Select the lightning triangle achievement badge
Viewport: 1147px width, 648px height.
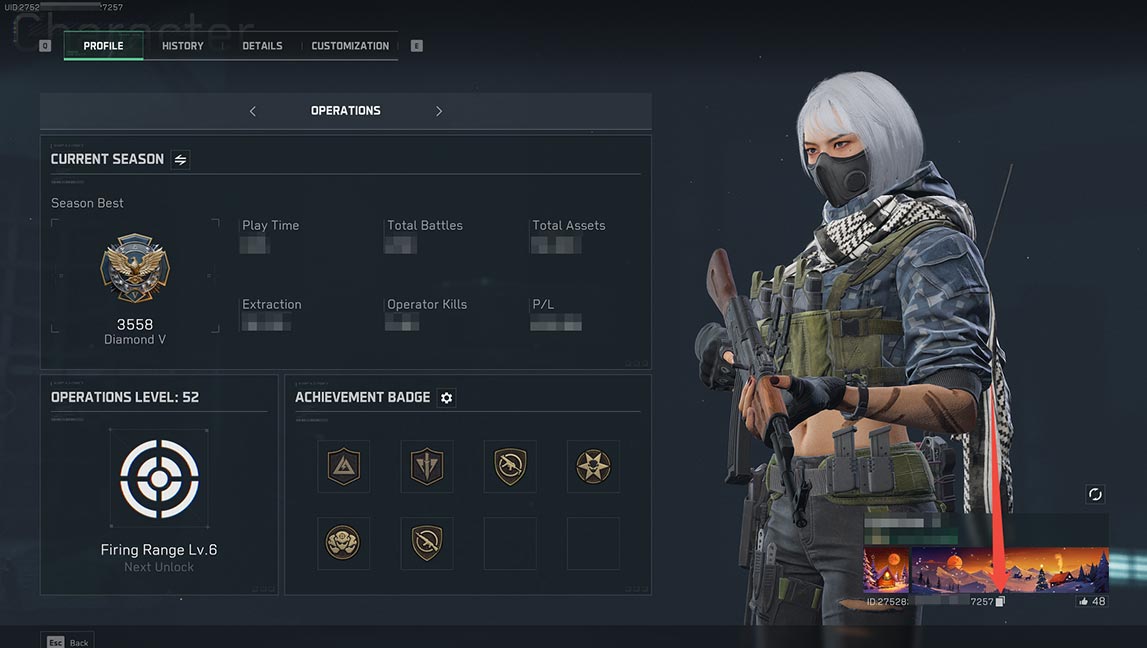(343, 466)
